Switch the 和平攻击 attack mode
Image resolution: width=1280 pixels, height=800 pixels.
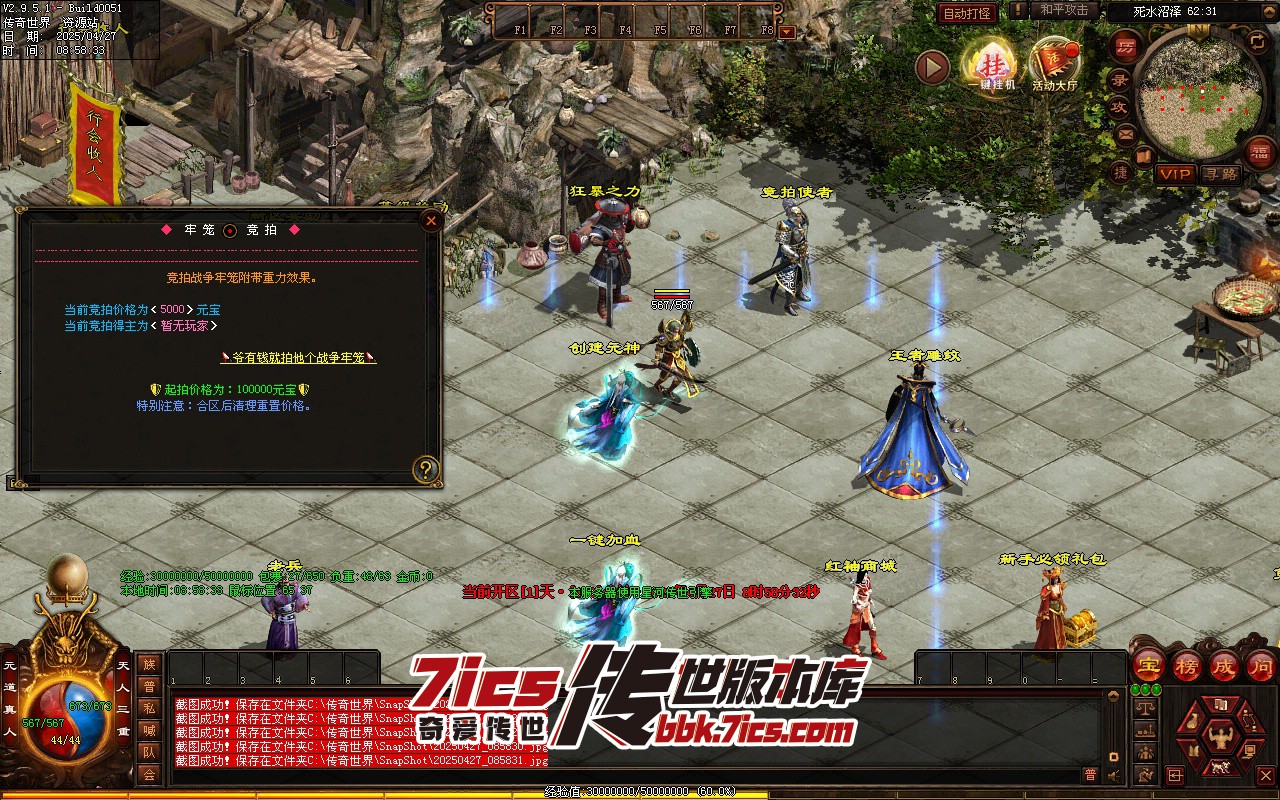1063,10
